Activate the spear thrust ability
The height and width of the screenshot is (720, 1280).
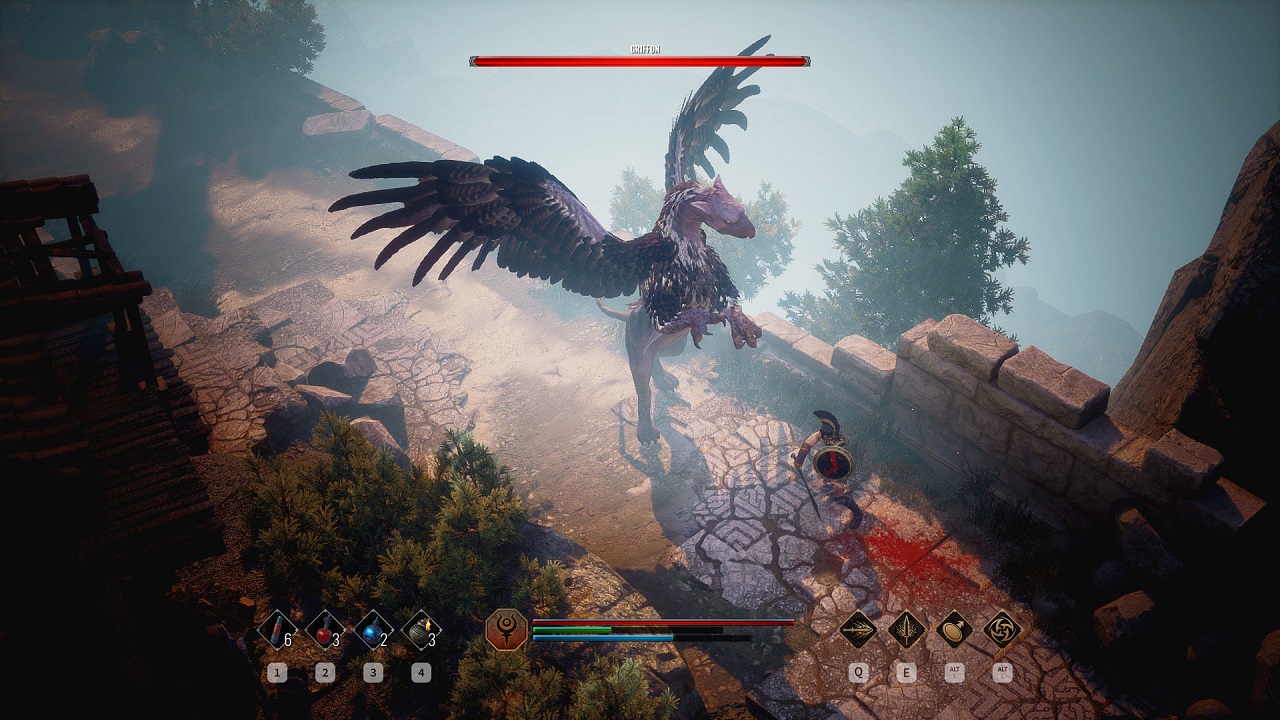(x=858, y=630)
